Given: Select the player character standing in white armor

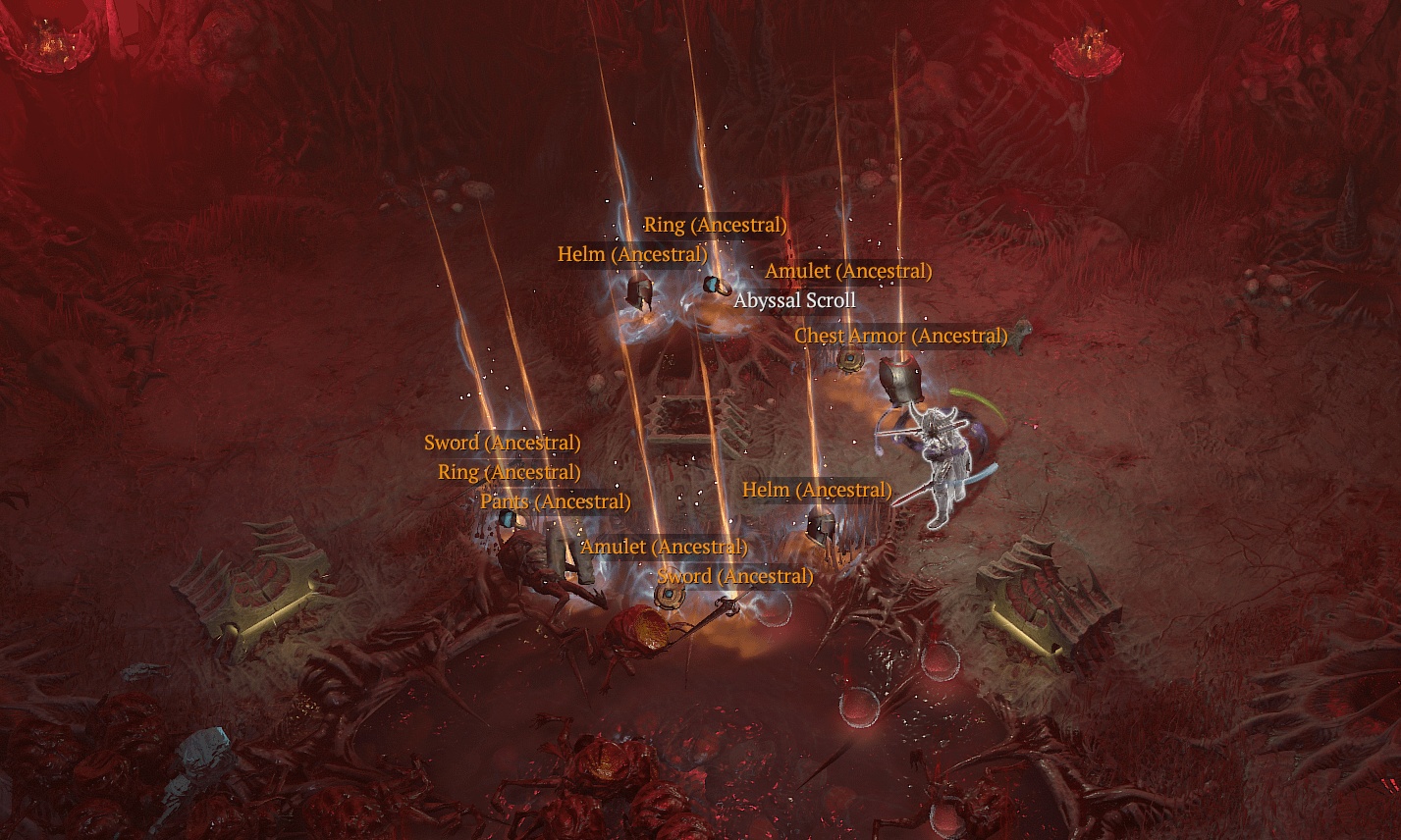Looking at the screenshot, I should 941,456.
